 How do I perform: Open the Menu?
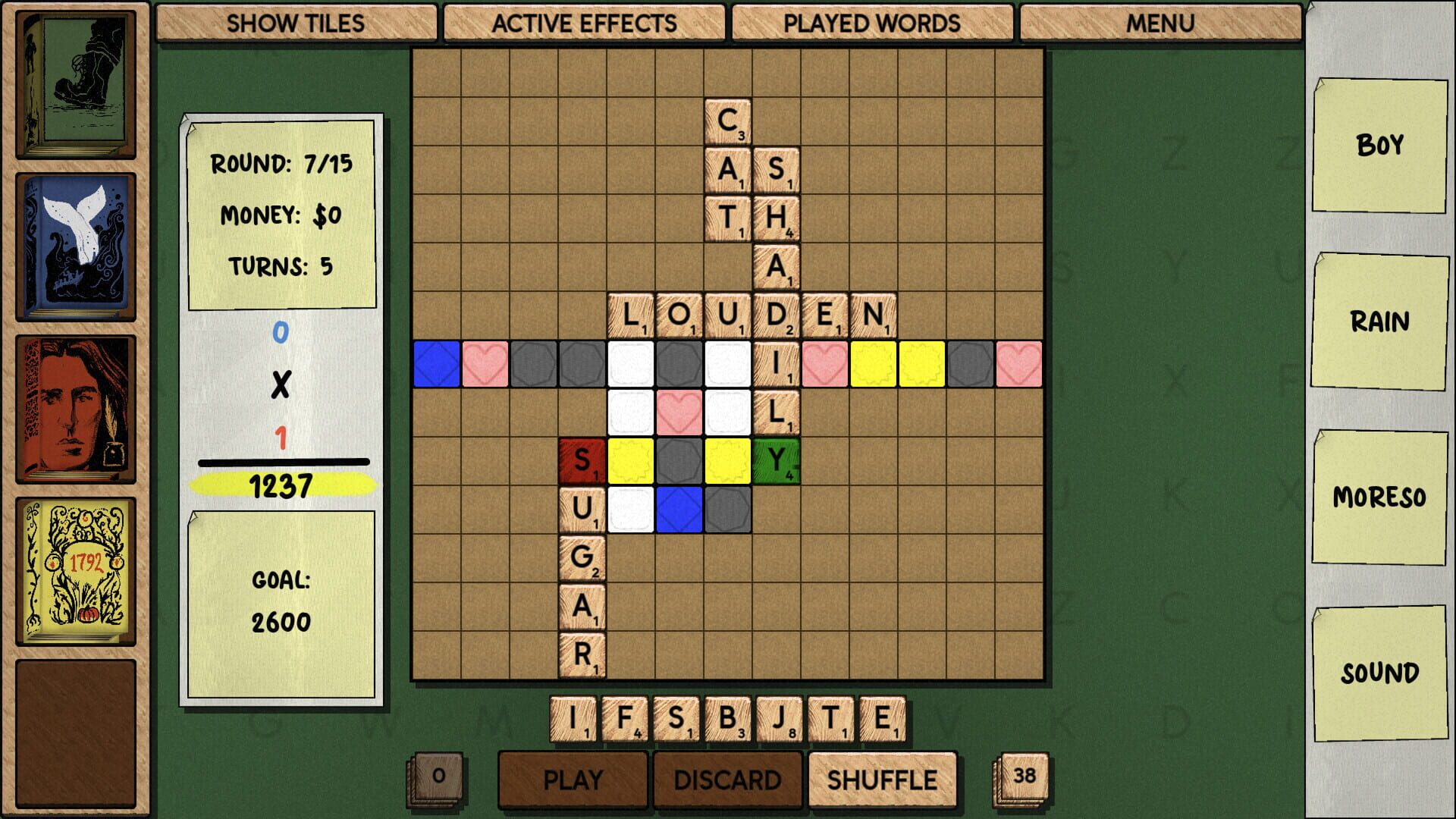(1159, 24)
